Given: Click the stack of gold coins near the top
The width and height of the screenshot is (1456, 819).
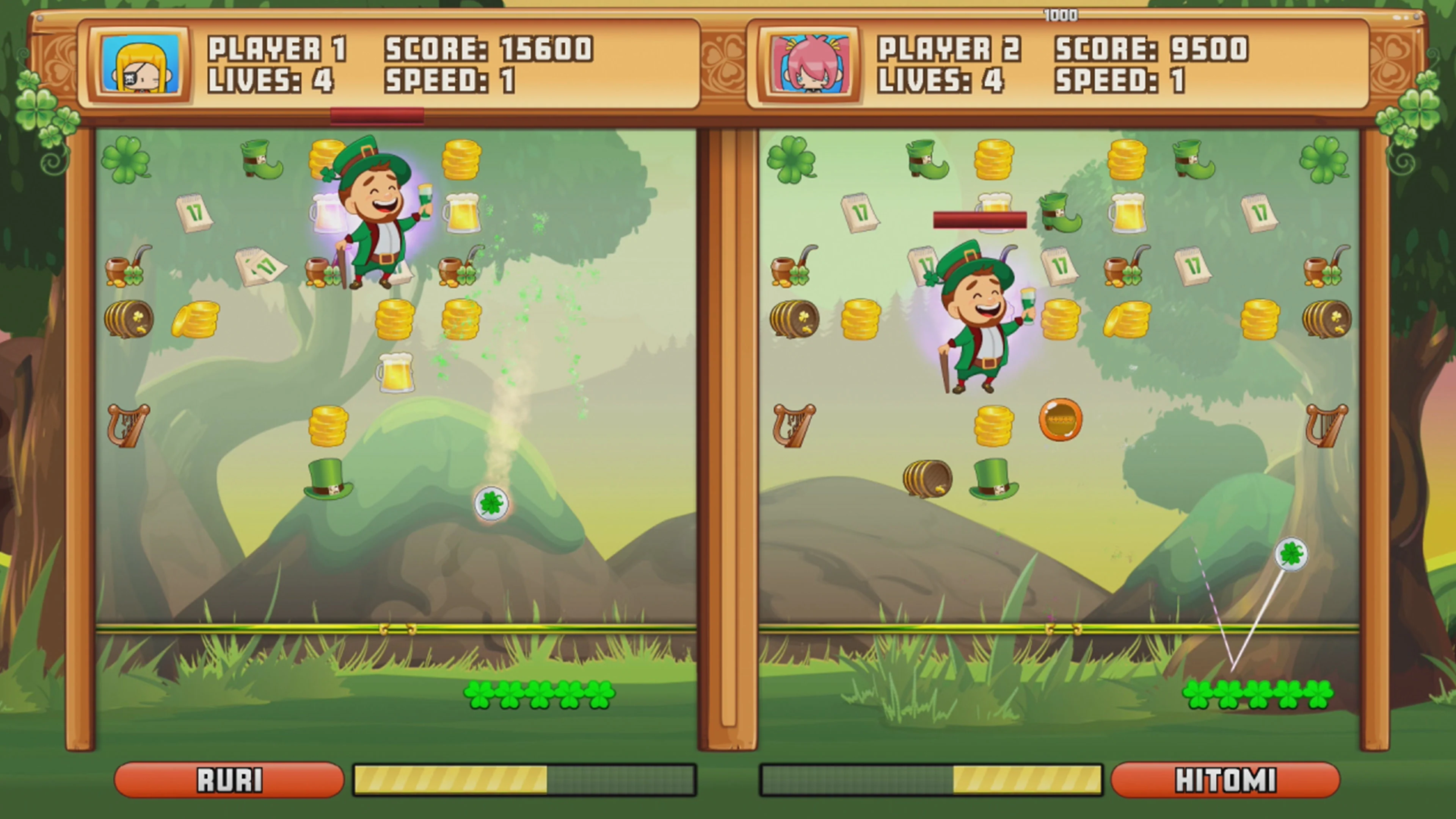Looking at the screenshot, I should pos(462,160).
